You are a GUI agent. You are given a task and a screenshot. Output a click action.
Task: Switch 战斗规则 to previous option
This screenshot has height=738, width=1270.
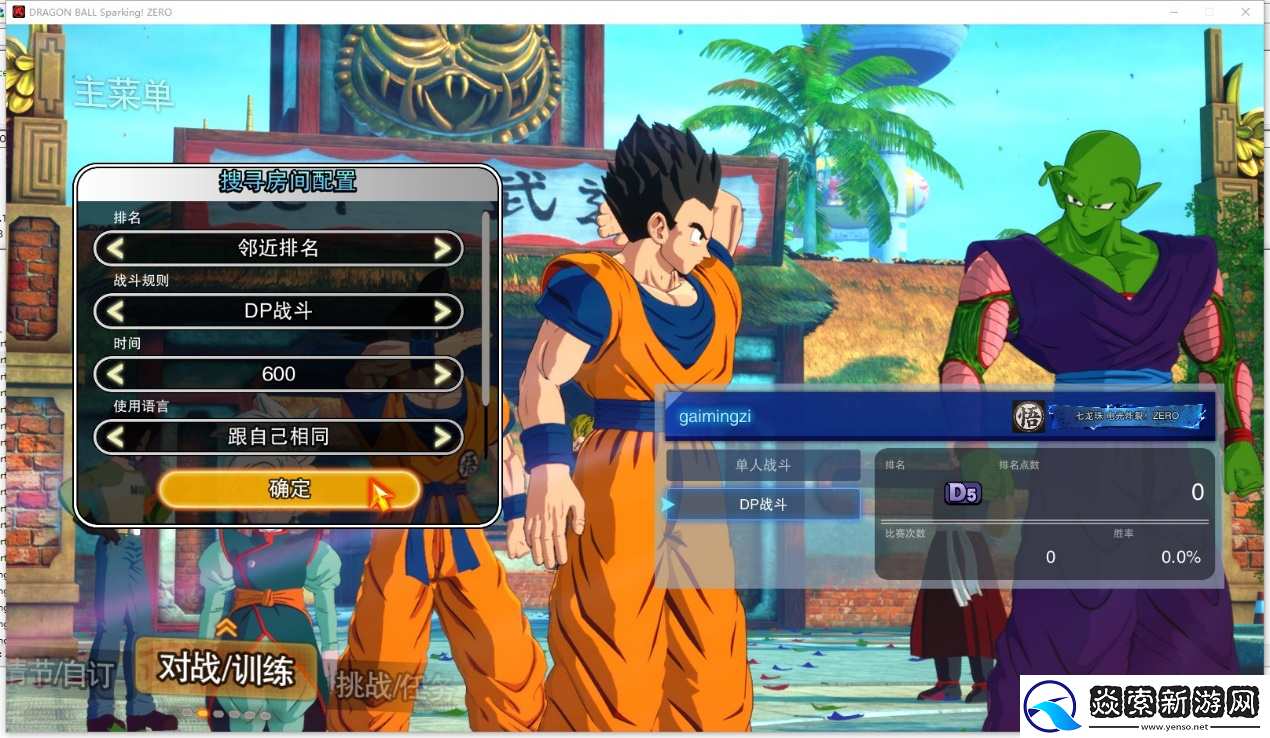tap(116, 311)
